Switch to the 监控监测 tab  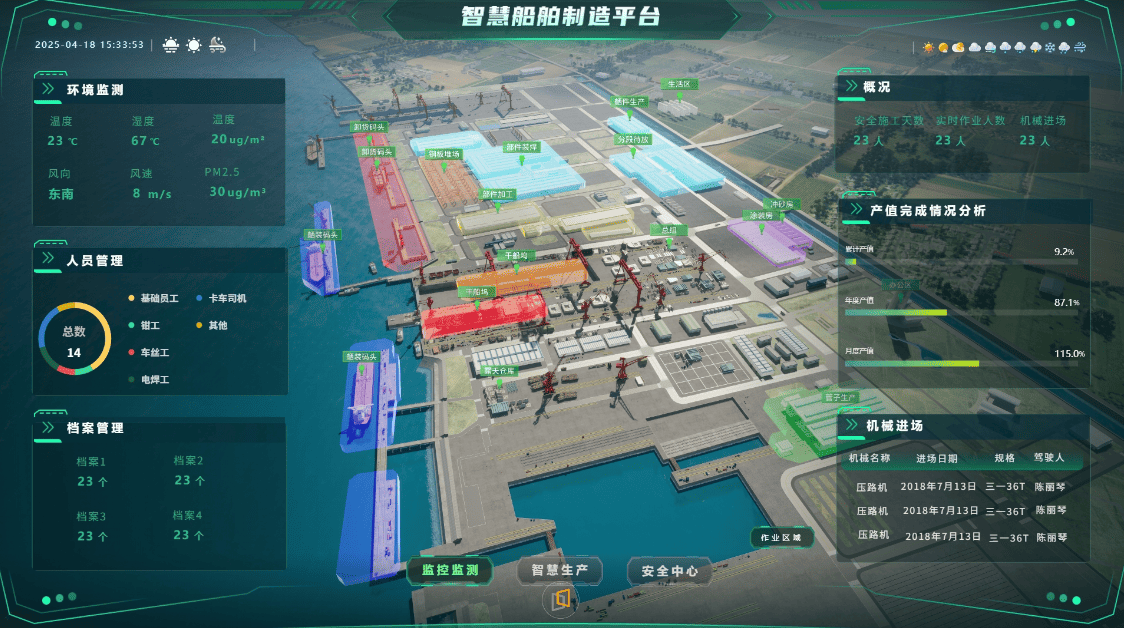coord(450,571)
